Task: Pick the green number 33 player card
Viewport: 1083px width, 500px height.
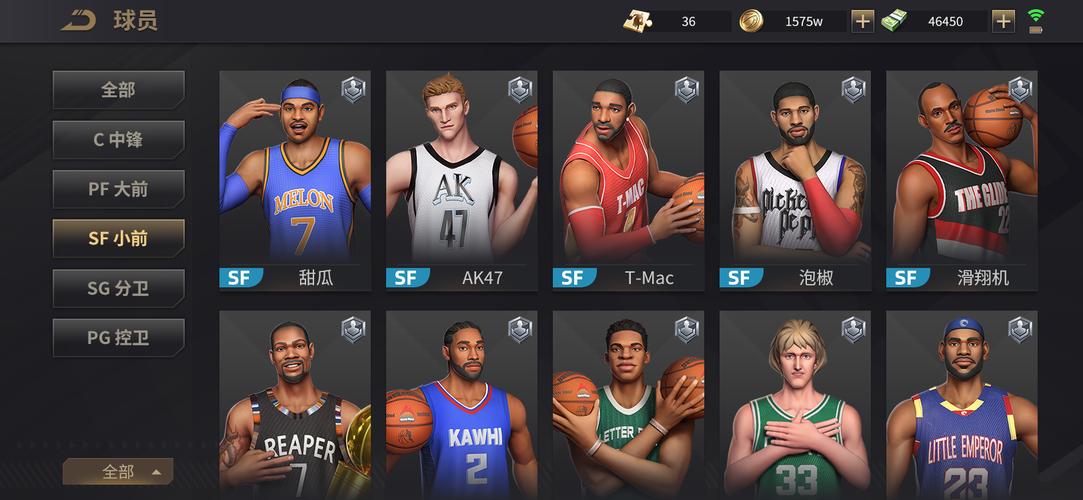Action: [795, 405]
